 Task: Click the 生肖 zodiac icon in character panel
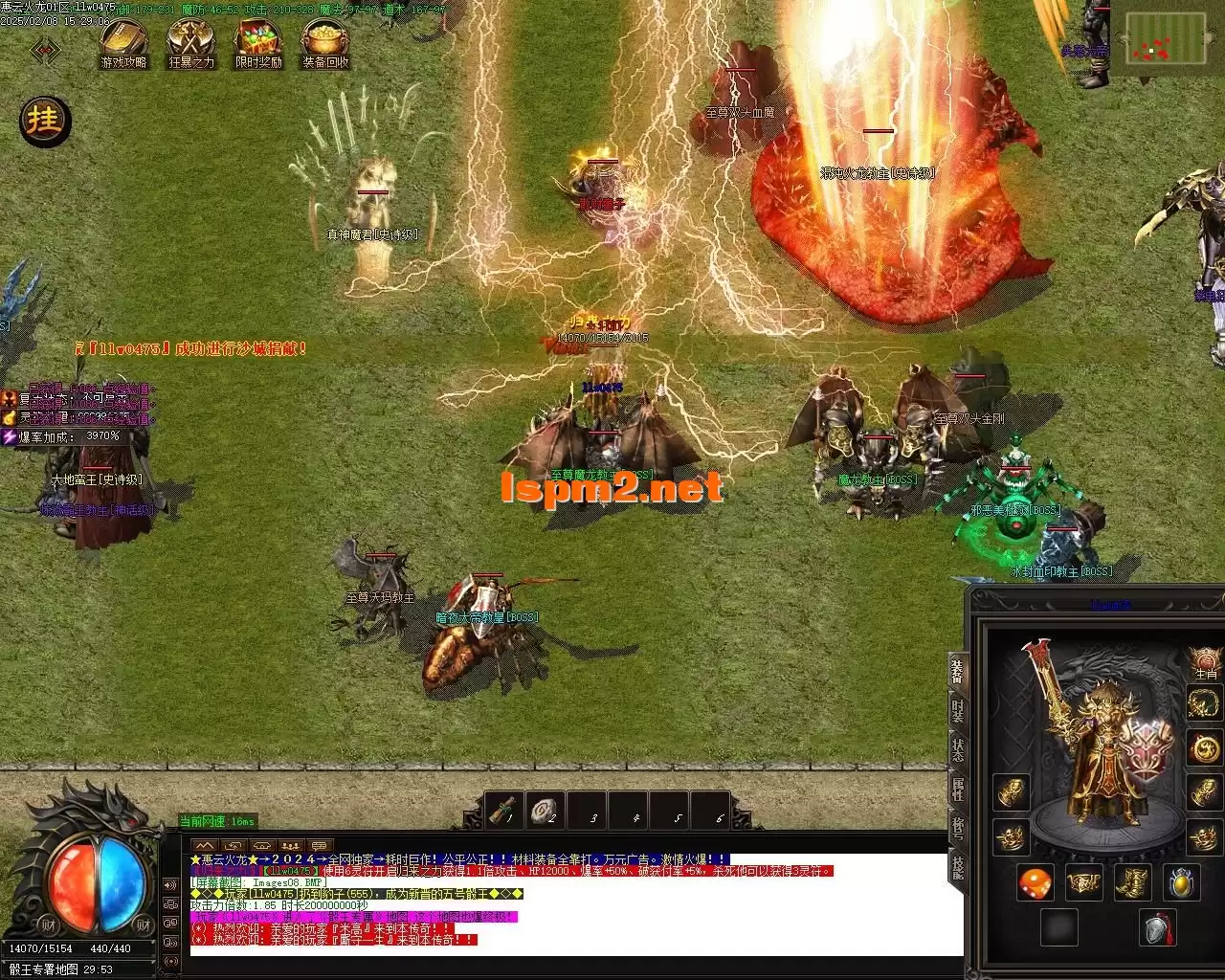click(x=1205, y=658)
